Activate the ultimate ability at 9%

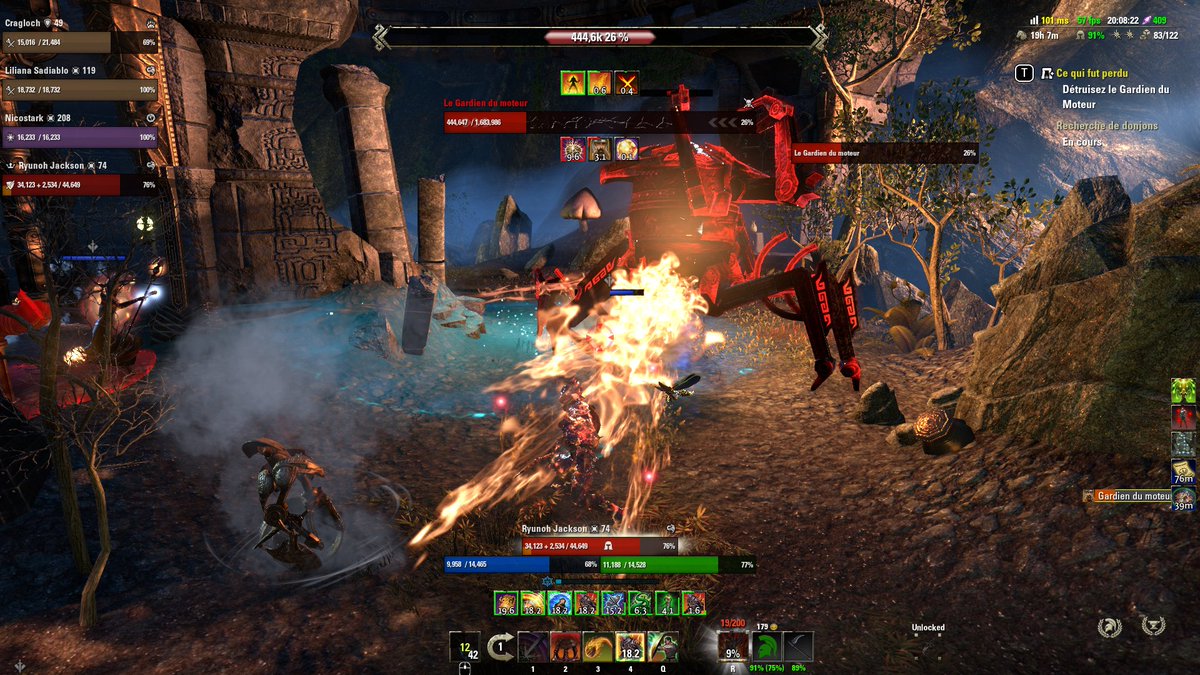click(733, 647)
